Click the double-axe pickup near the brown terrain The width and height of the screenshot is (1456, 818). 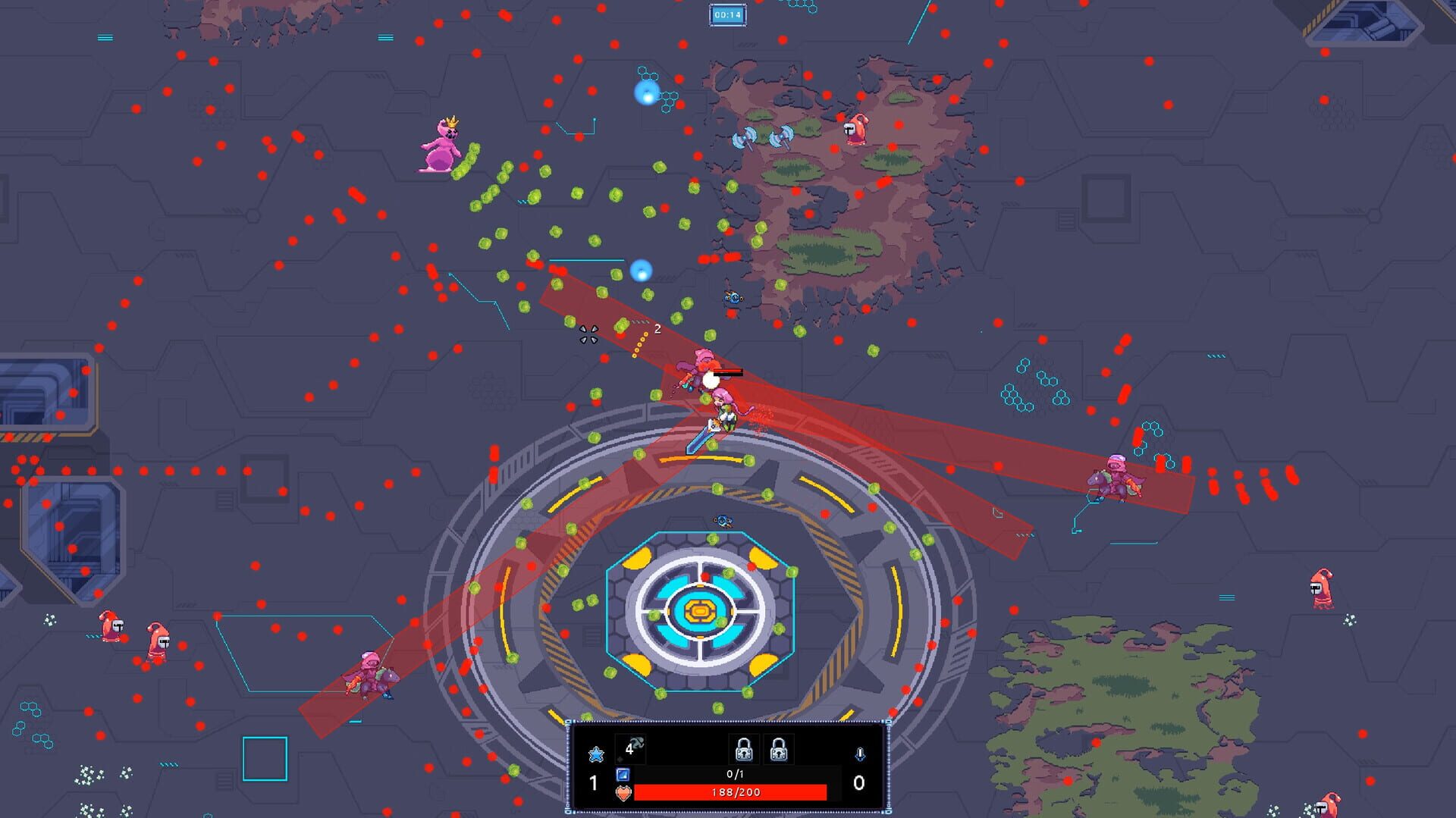[766, 136]
